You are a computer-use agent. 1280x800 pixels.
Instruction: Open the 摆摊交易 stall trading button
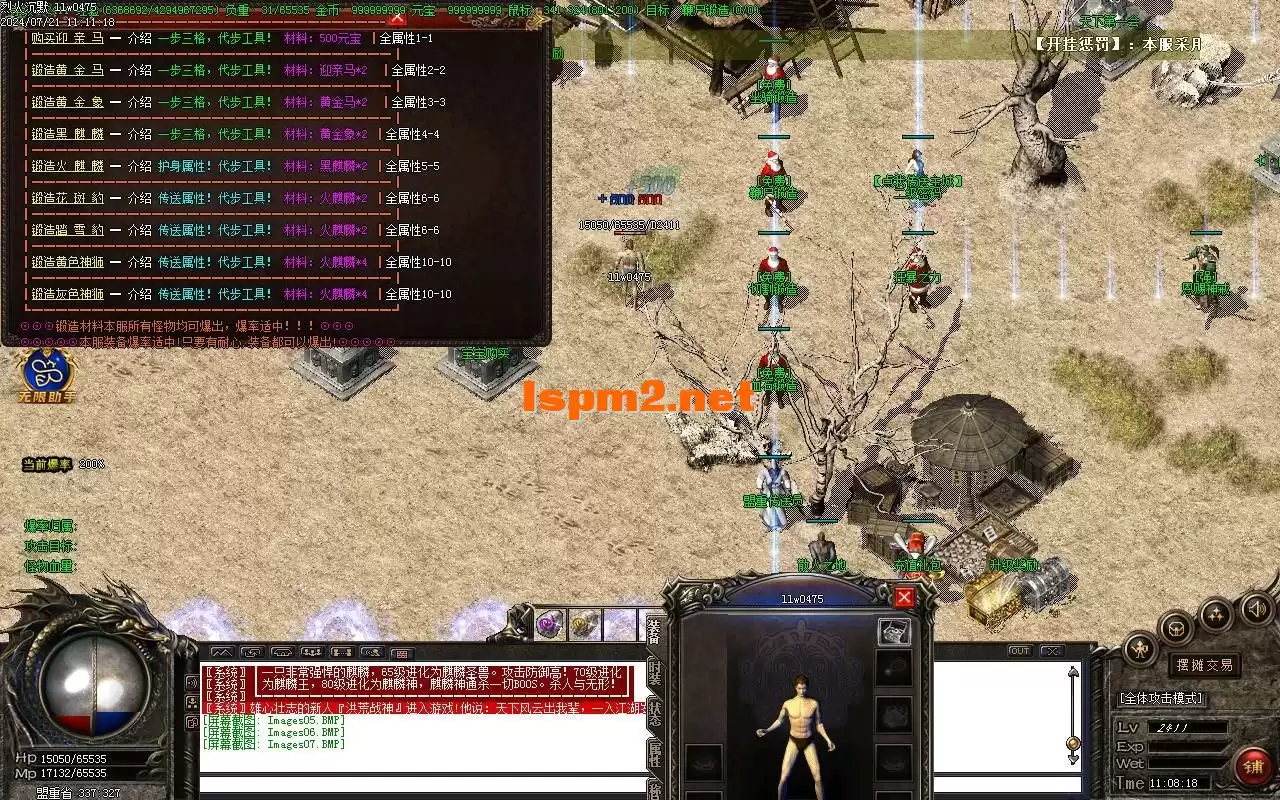[x=1203, y=665]
